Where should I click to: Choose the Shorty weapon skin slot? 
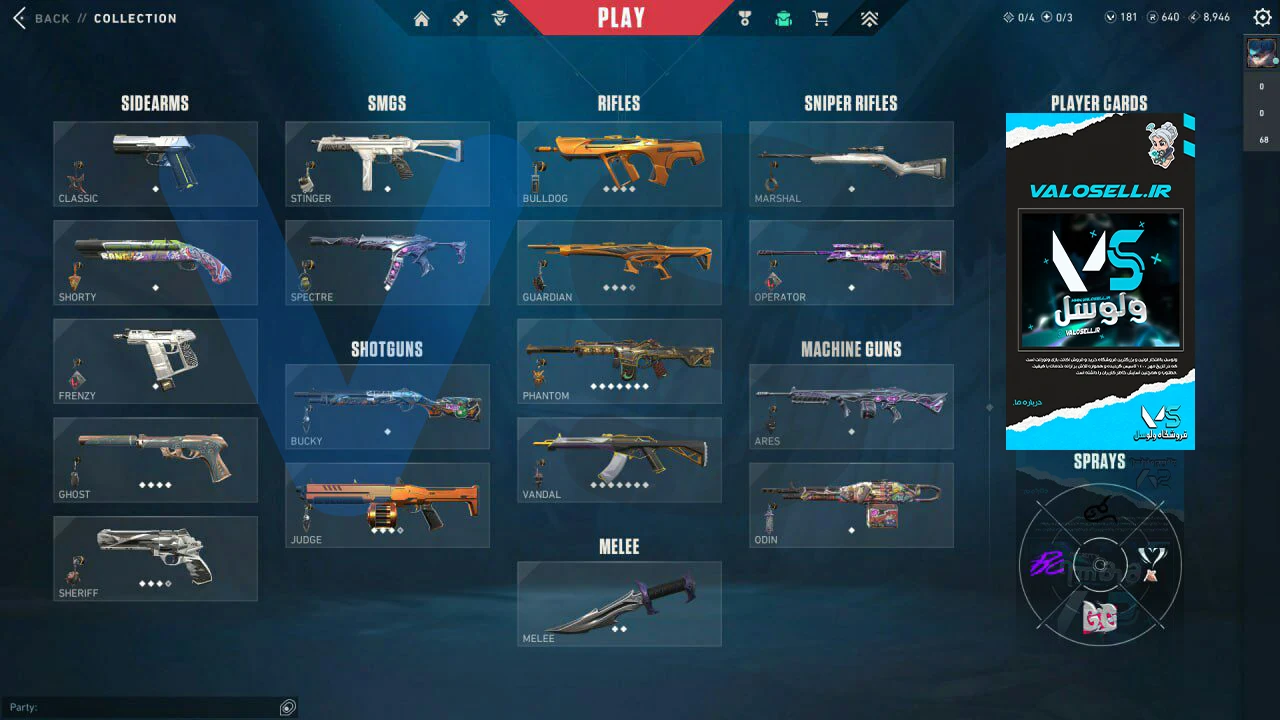tap(155, 262)
